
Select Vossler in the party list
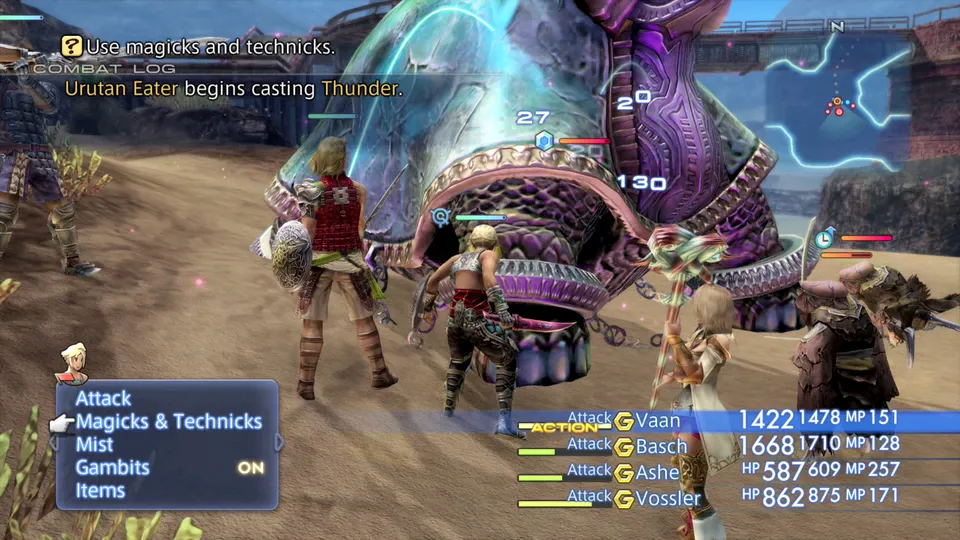[668, 498]
